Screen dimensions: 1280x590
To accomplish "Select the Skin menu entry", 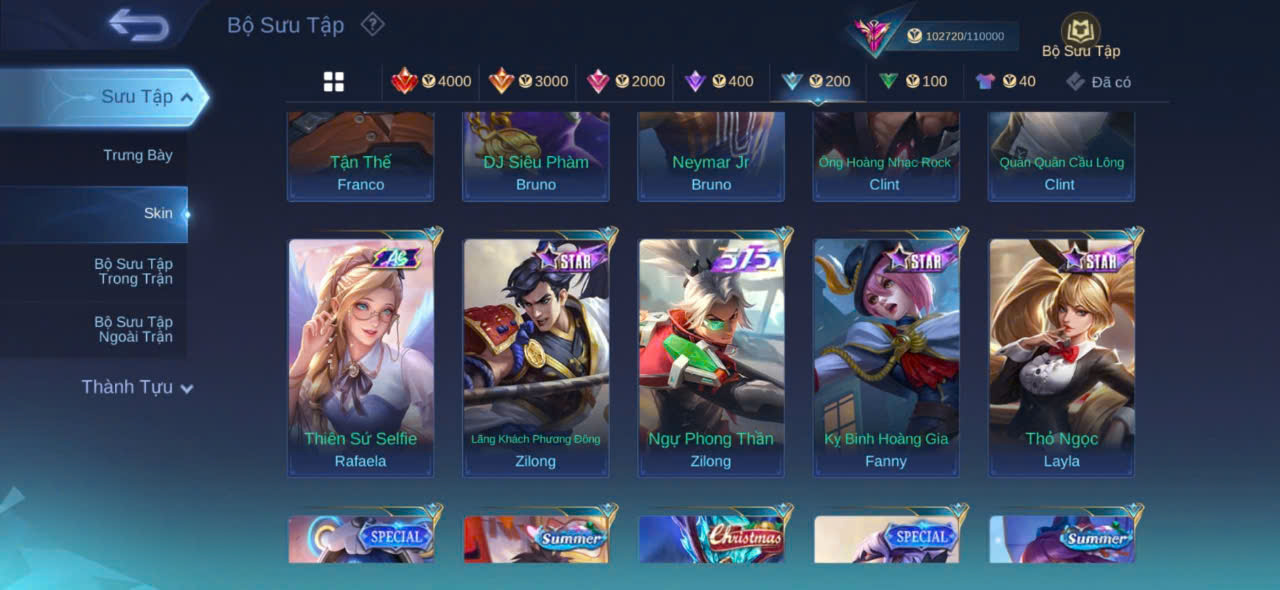I will pos(158,213).
